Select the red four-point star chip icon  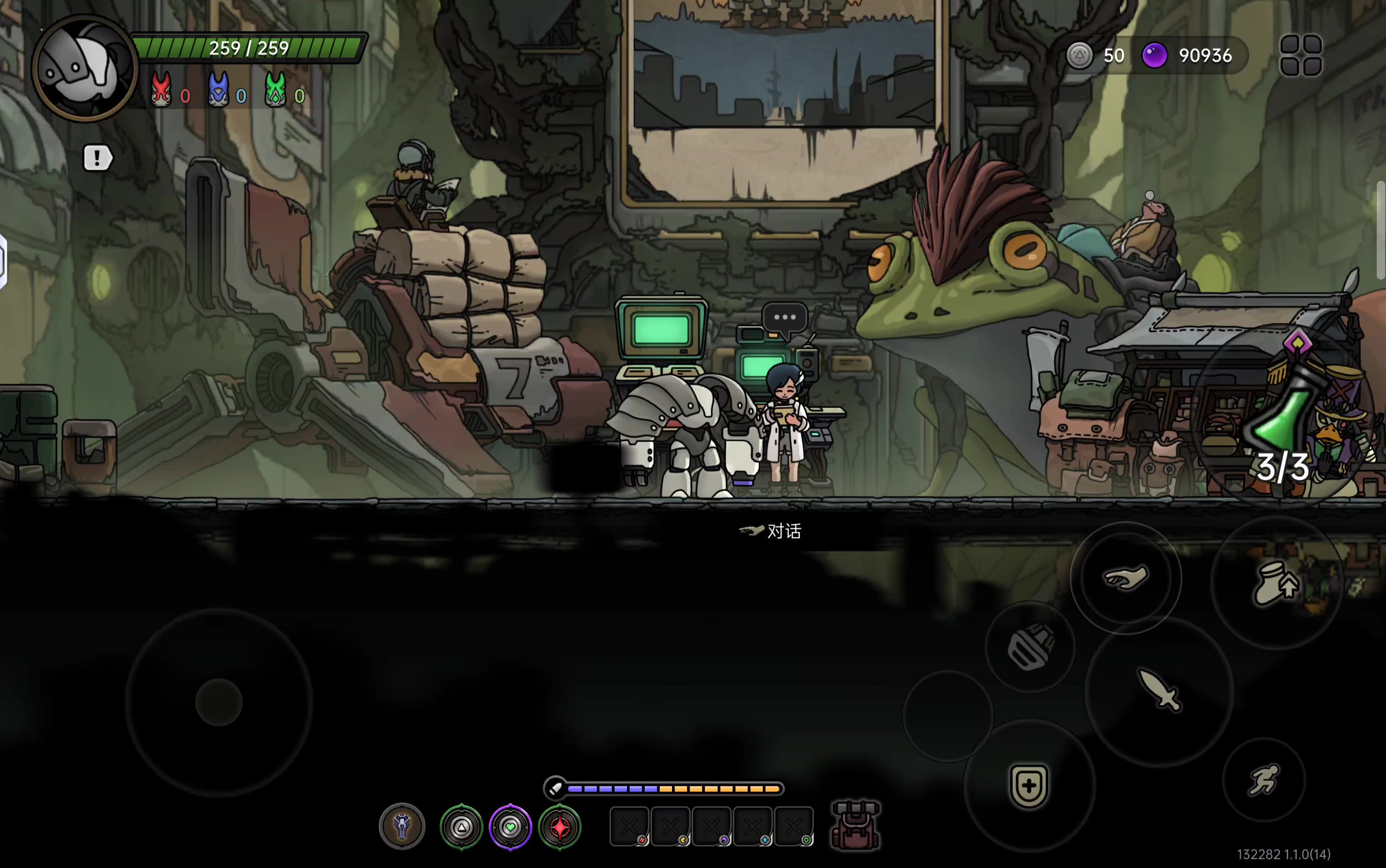pyautogui.click(x=560, y=827)
